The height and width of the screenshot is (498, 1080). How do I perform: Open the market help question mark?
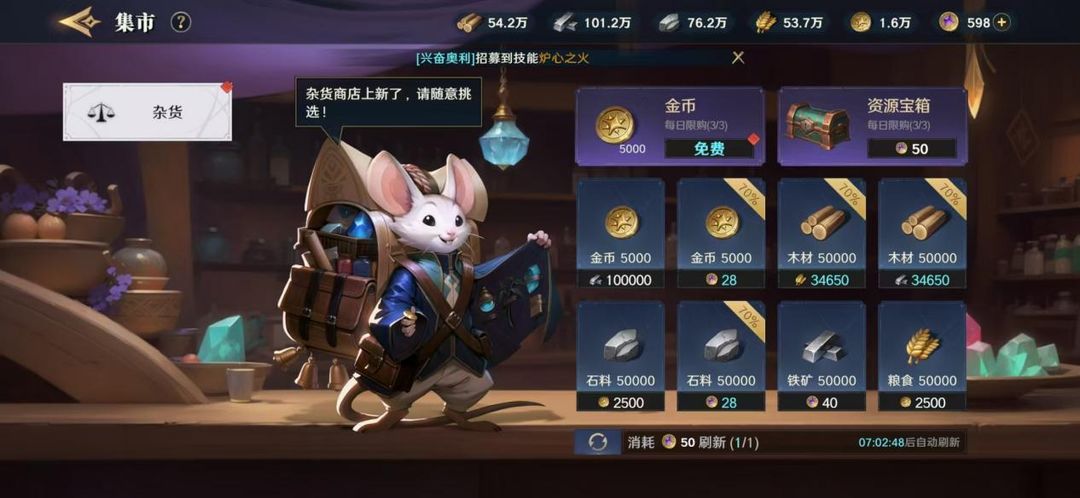[x=181, y=22]
